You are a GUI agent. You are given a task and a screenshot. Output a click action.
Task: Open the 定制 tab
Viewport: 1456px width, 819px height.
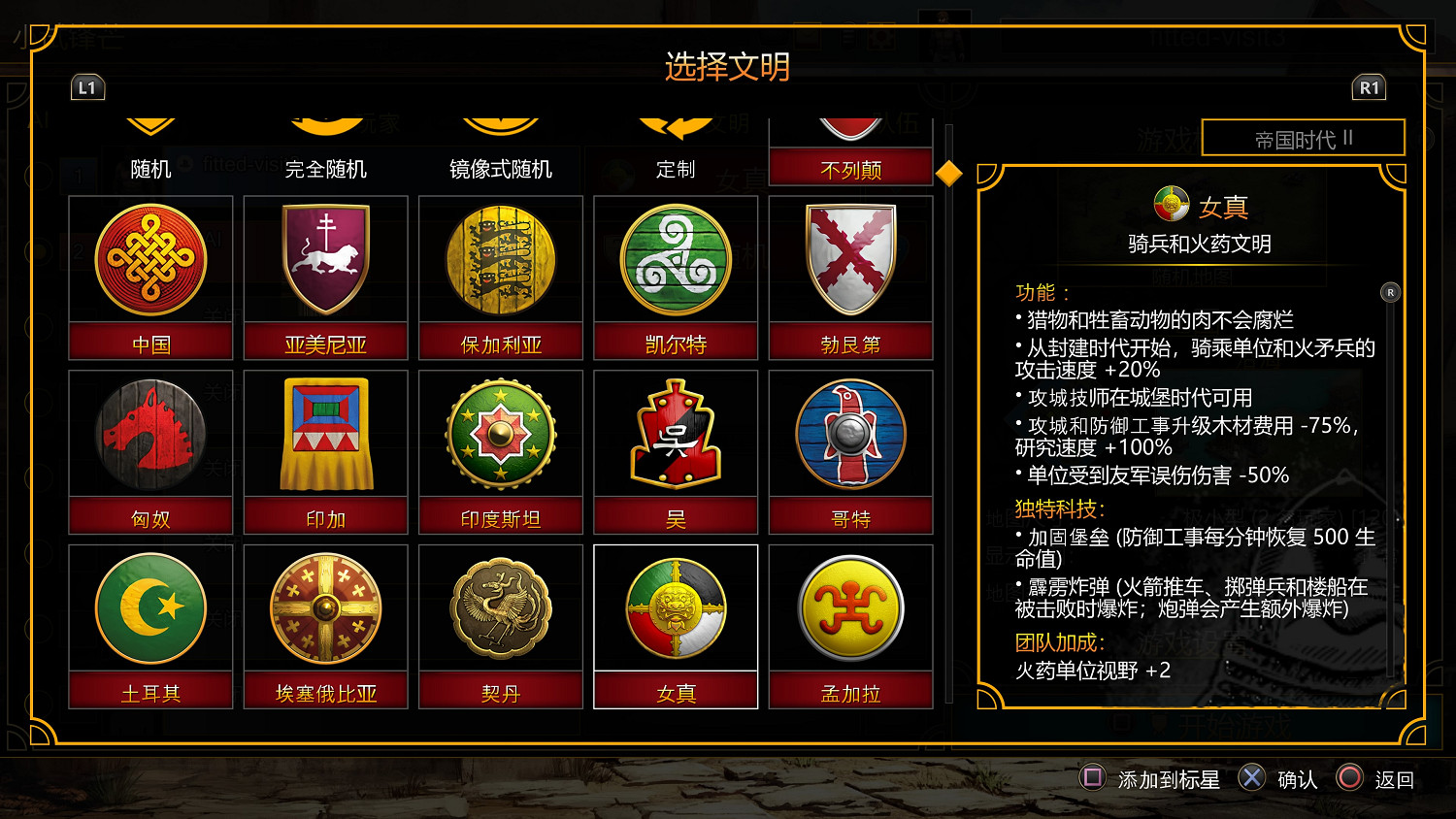(x=676, y=167)
